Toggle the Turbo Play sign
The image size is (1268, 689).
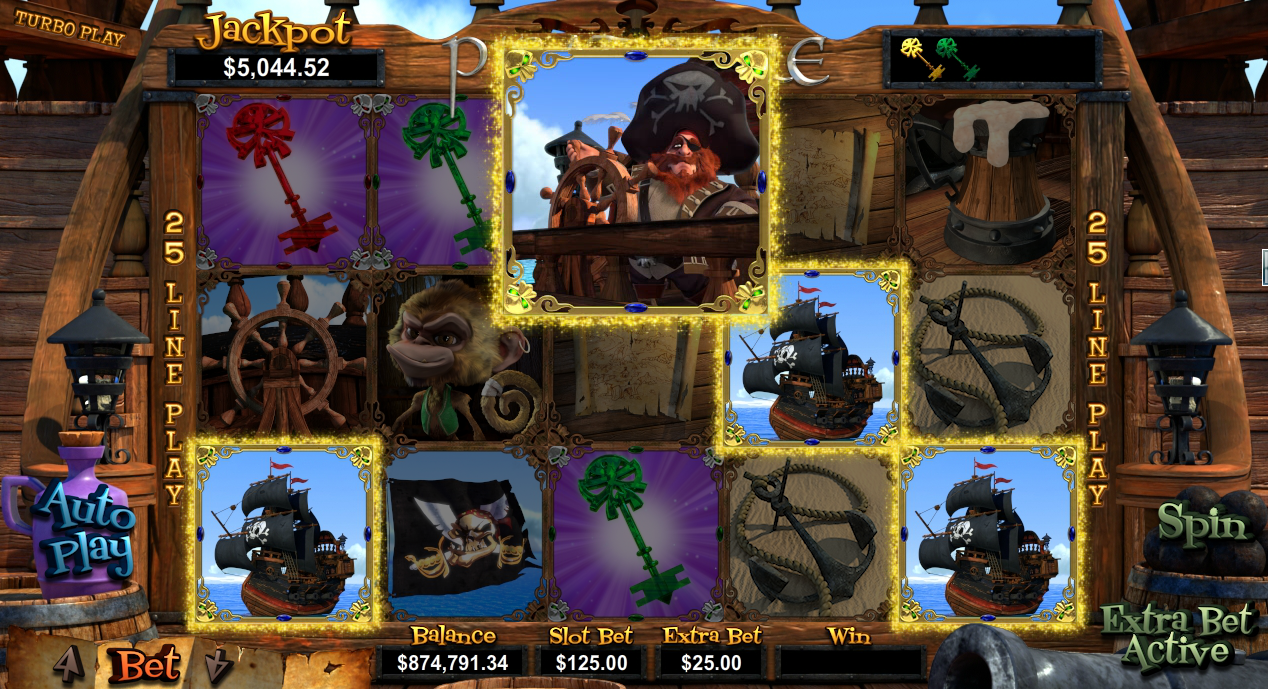[x=70, y=31]
